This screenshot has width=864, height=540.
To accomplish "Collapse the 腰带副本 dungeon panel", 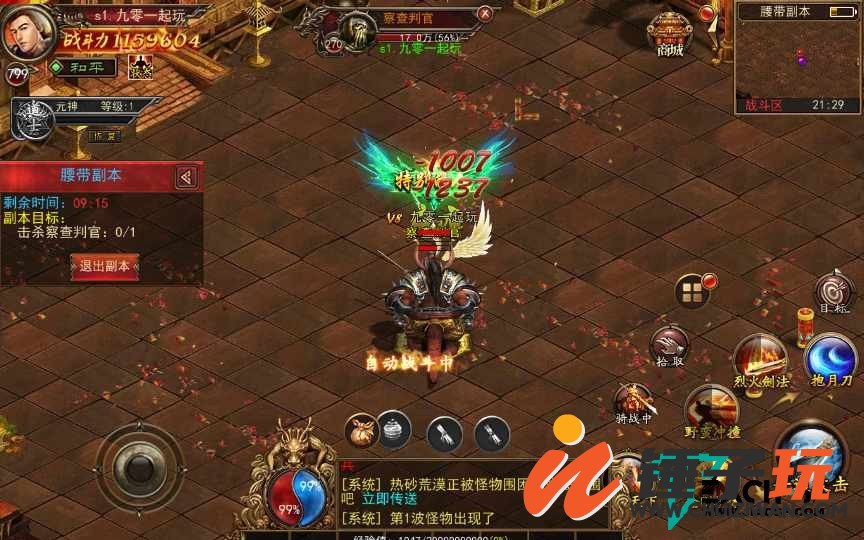I will [186, 177].
